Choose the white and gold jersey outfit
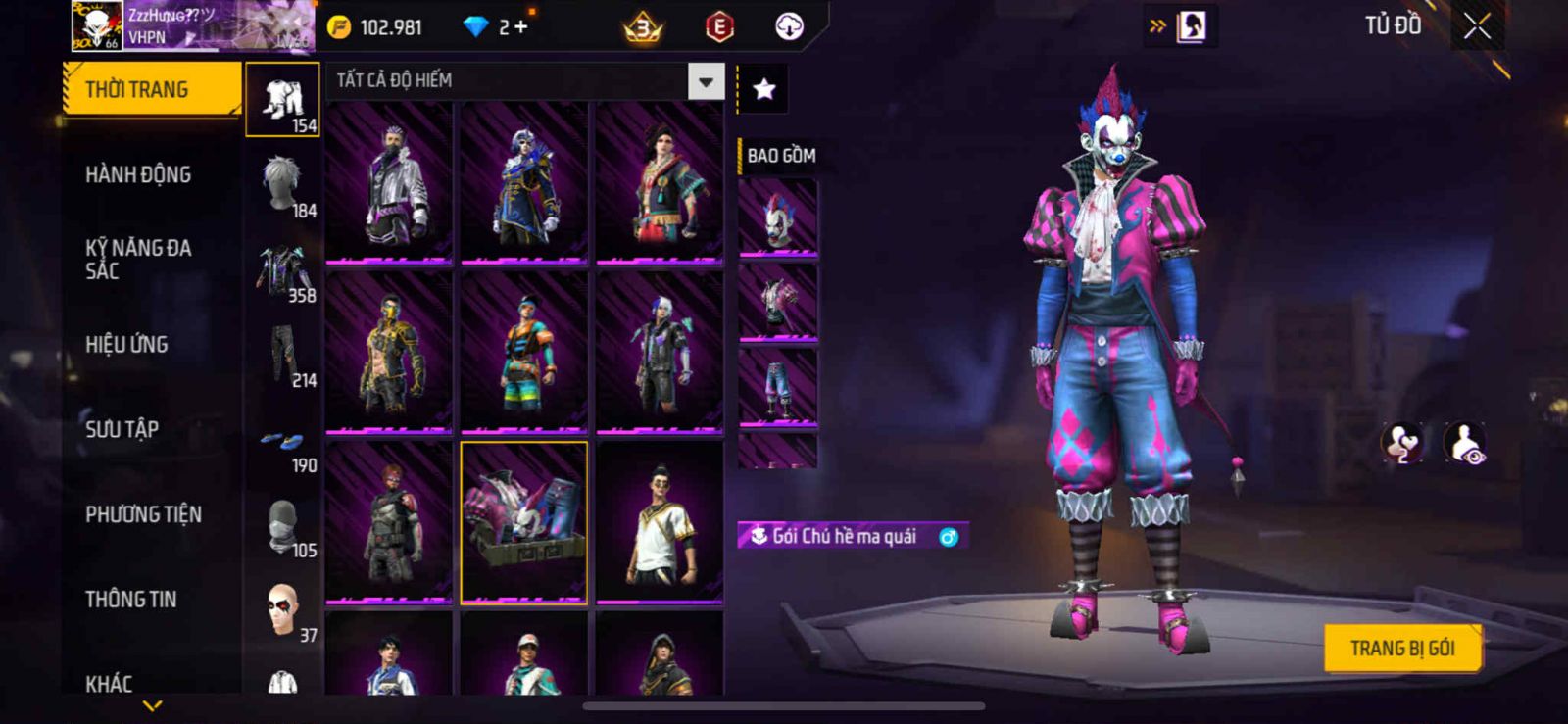Image resolution: width=1568 pixels, height=724 pixels. point(660,522)
